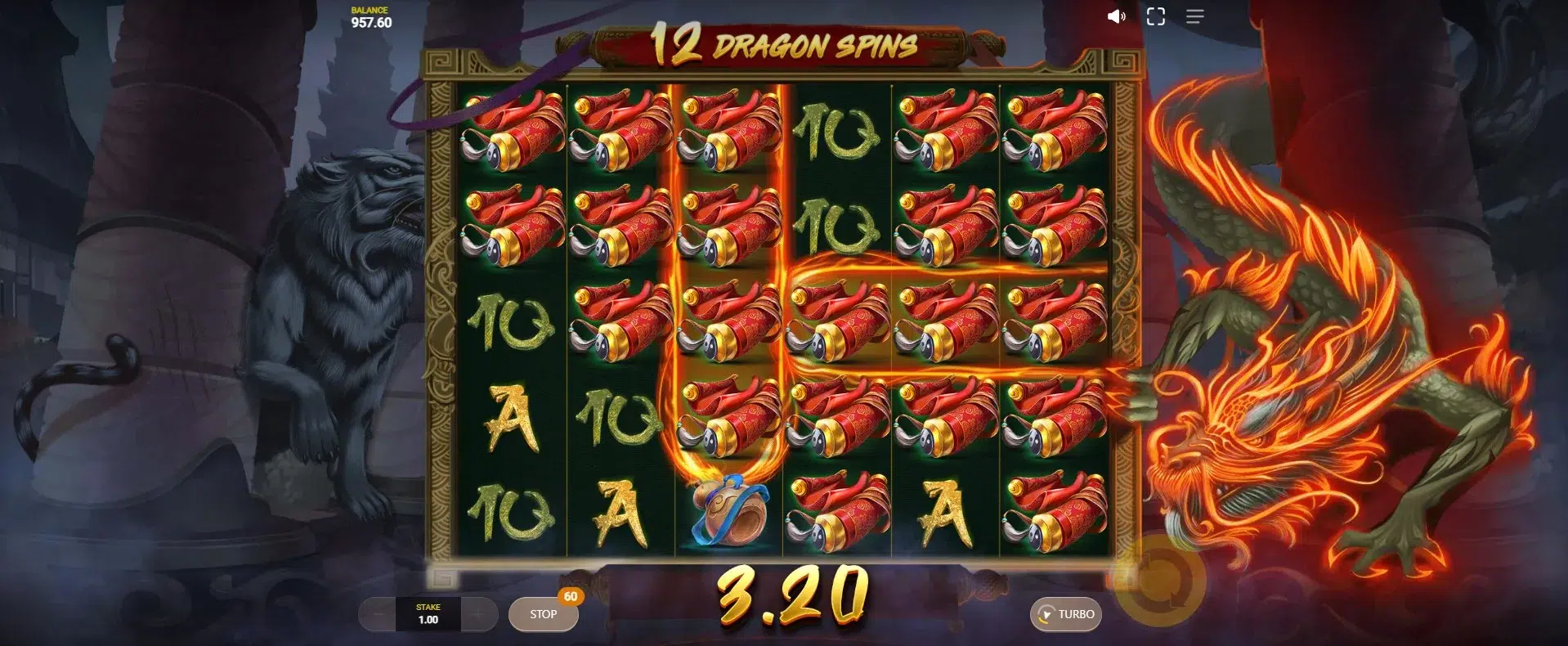This screenshot has width=1568, height=646.
Task: Increase the stake with plus button
Action: pyautogui.click(x=479, y=614)
